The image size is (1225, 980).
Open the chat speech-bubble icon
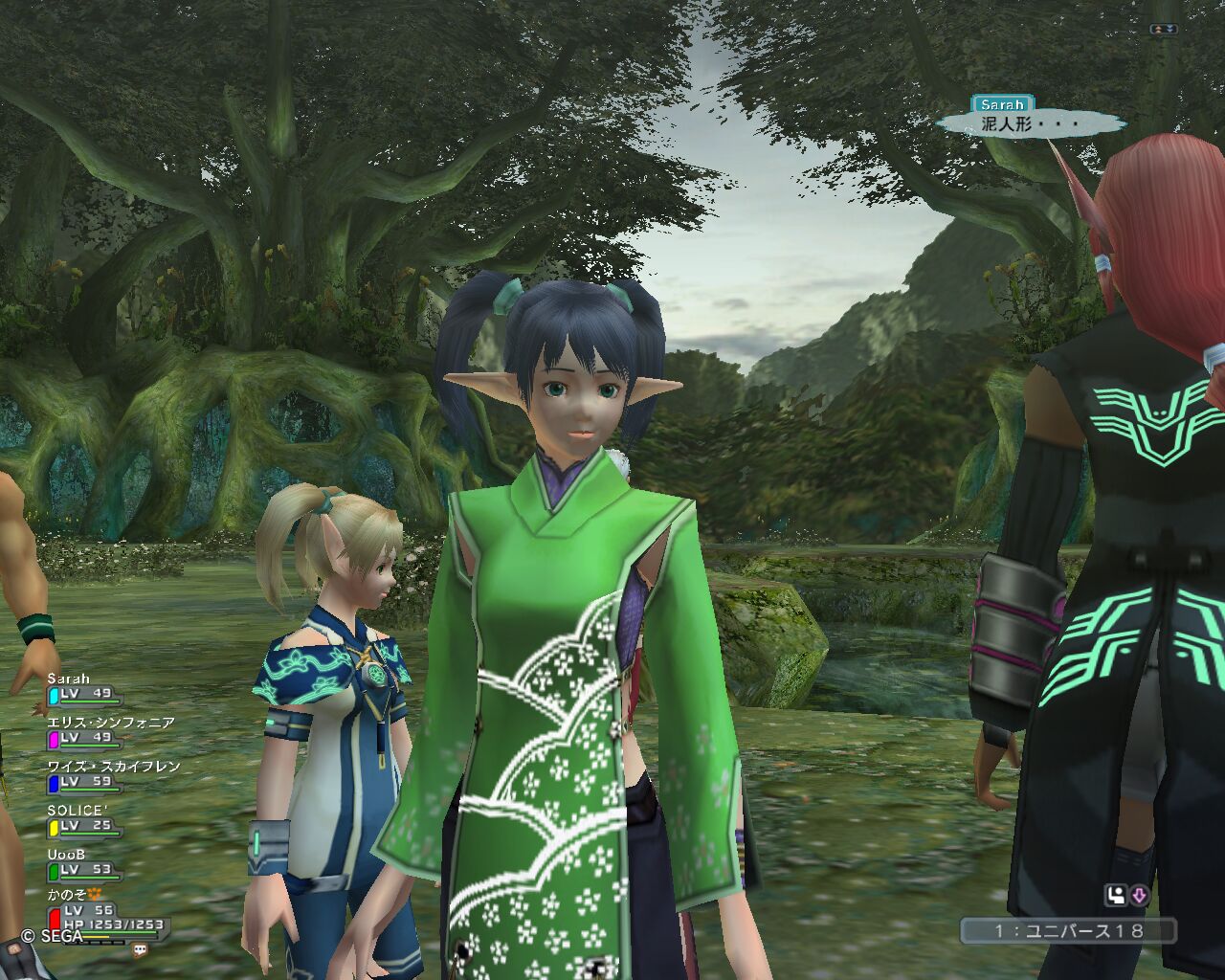point(141,950)
